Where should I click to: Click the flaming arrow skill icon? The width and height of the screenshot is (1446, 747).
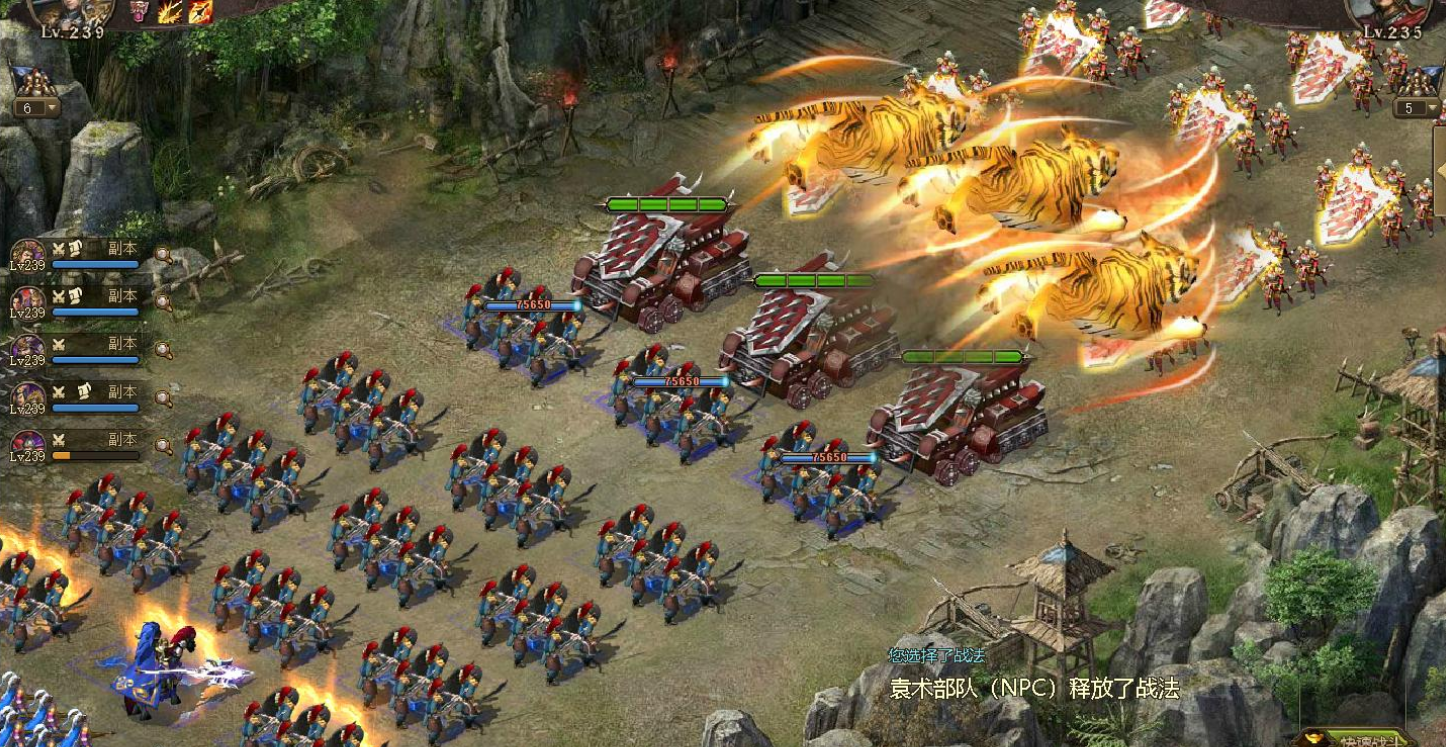200,12
